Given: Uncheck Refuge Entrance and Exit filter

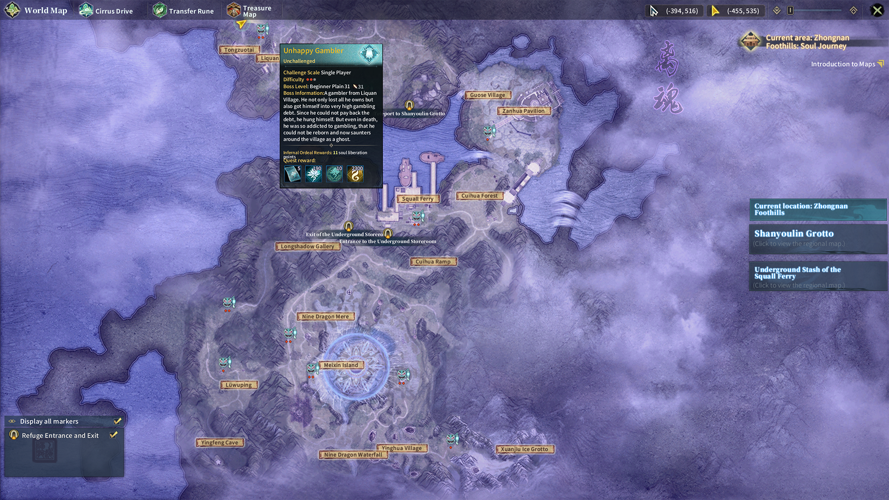Looking at the screenshot, I should coord(113,435).
